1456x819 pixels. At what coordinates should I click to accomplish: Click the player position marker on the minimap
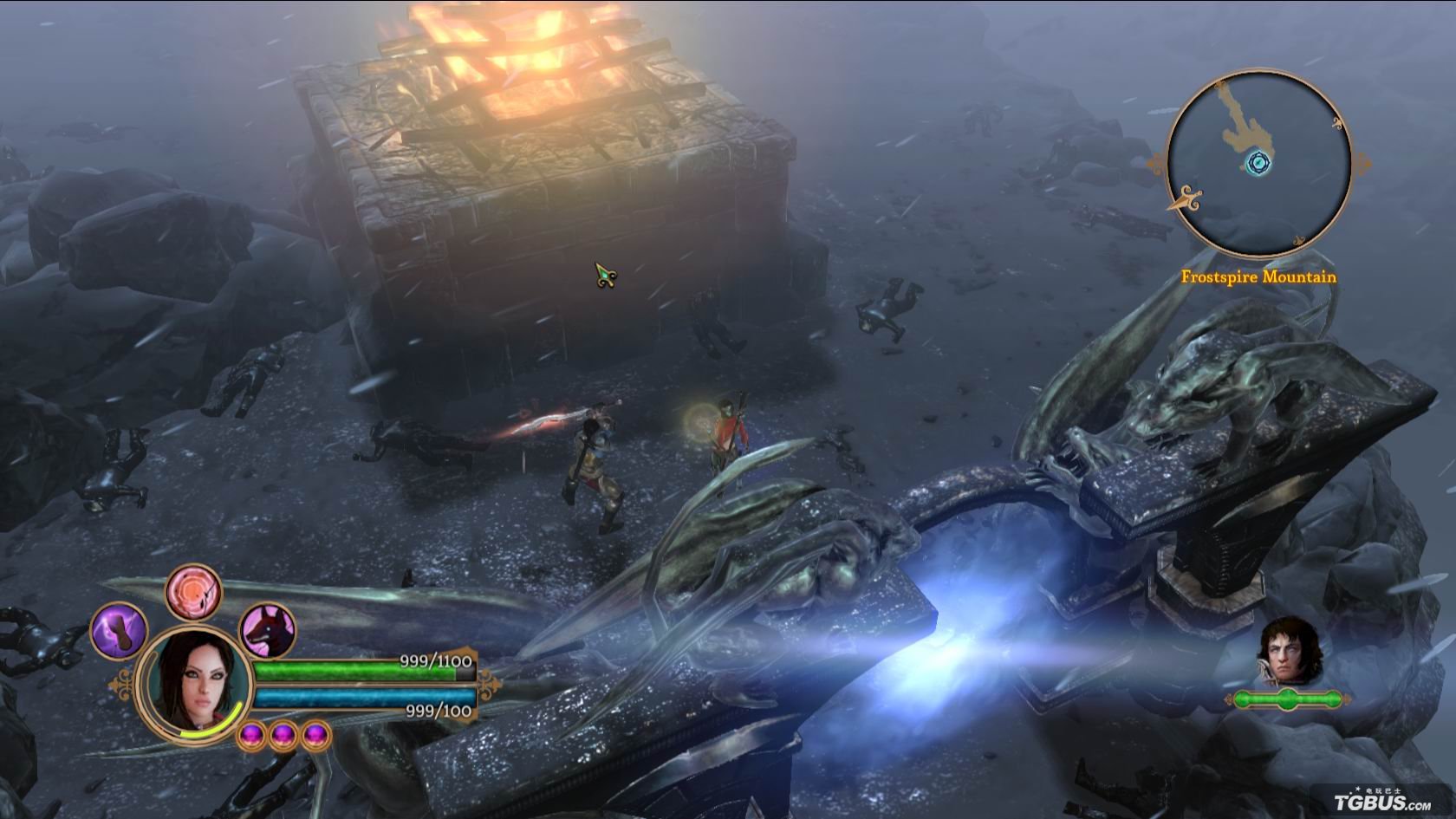(1258, 162)
